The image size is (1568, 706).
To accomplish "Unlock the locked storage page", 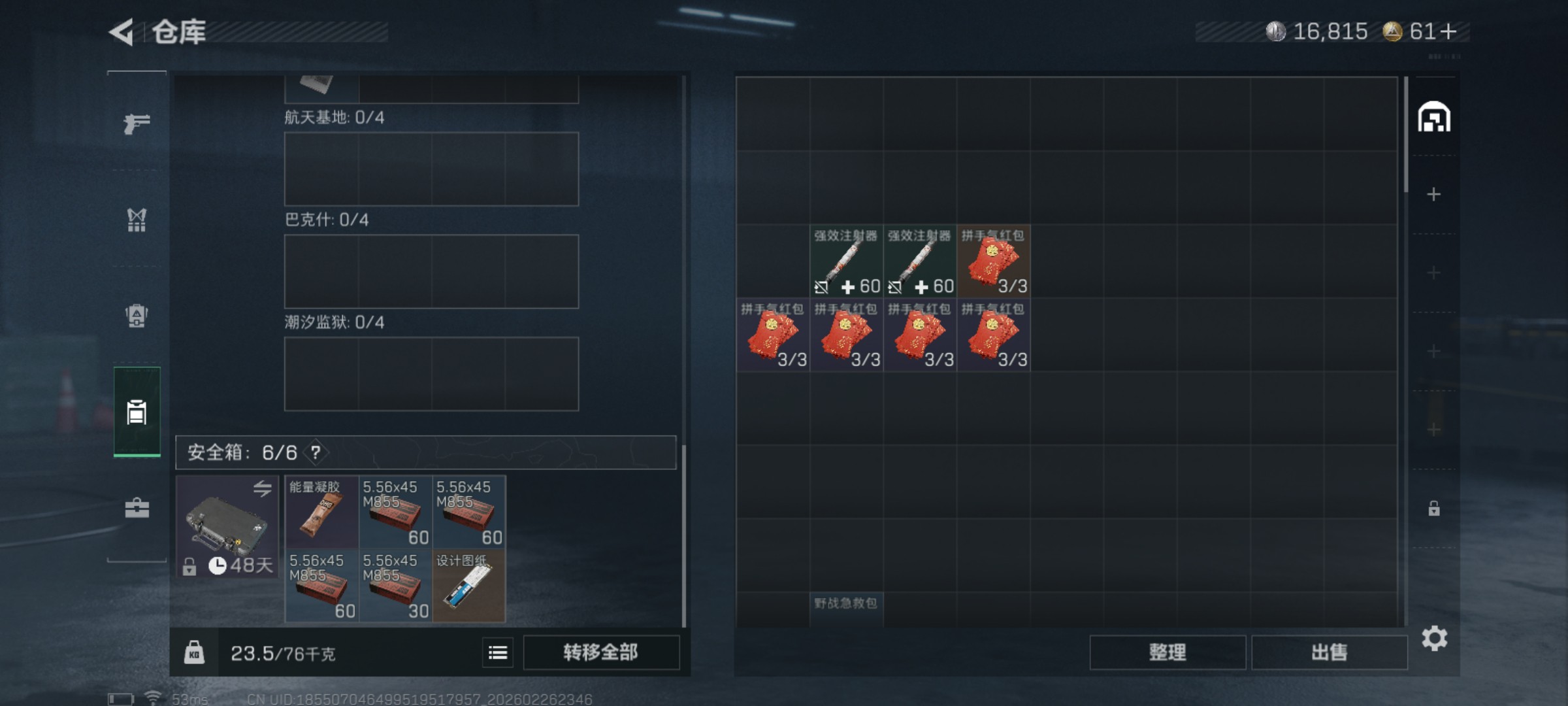I will click(x=1434, y=509).
